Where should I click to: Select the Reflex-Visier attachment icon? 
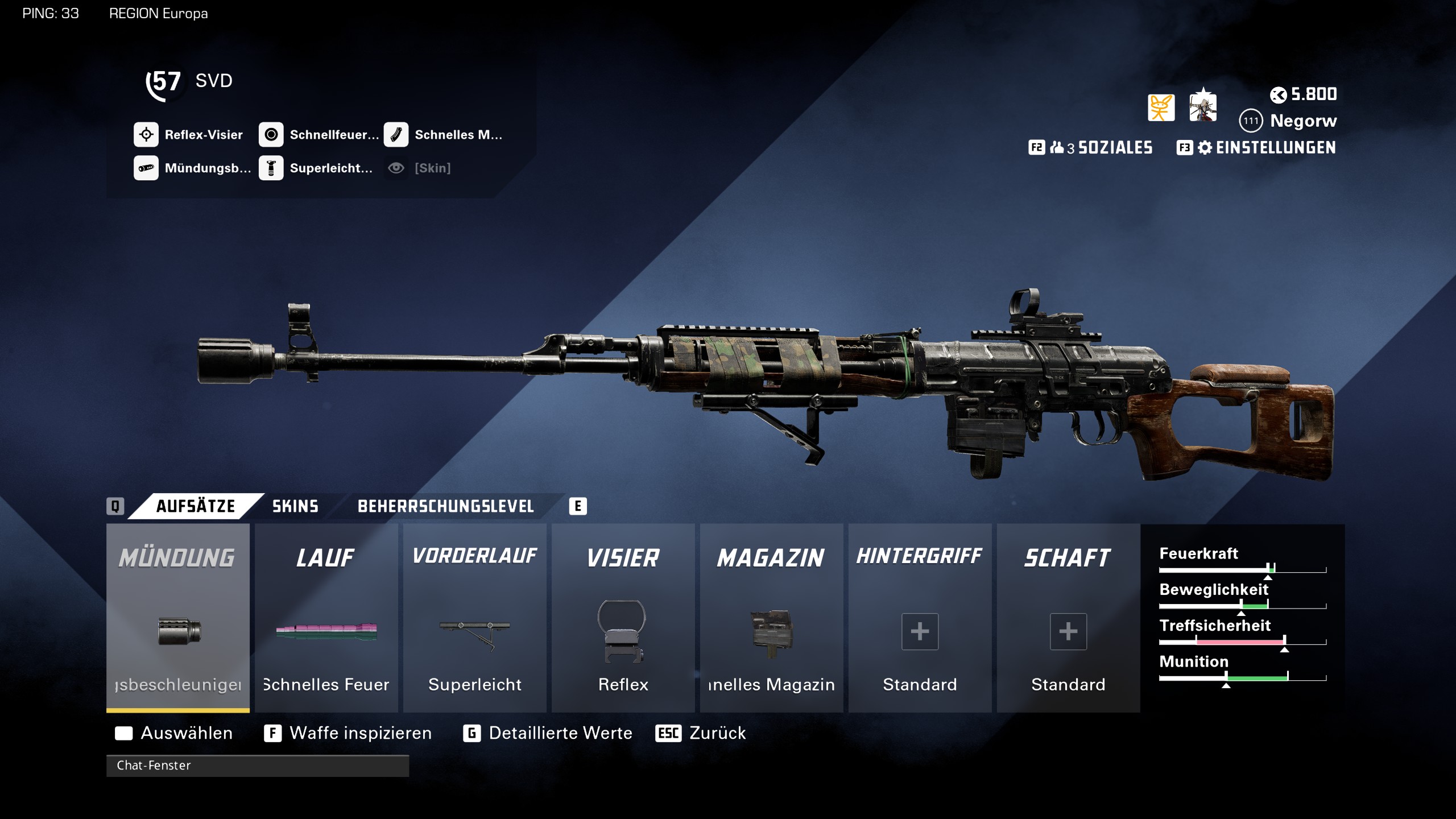click(x=146, y=135)
